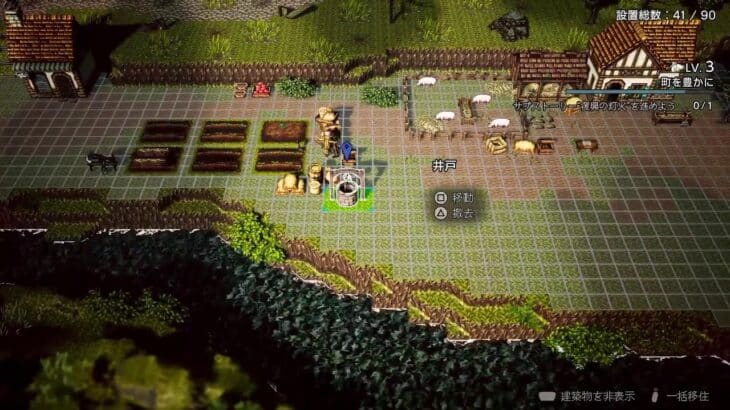
Task: Choose 撤去 to remove the well
Action: pos(453,214)
